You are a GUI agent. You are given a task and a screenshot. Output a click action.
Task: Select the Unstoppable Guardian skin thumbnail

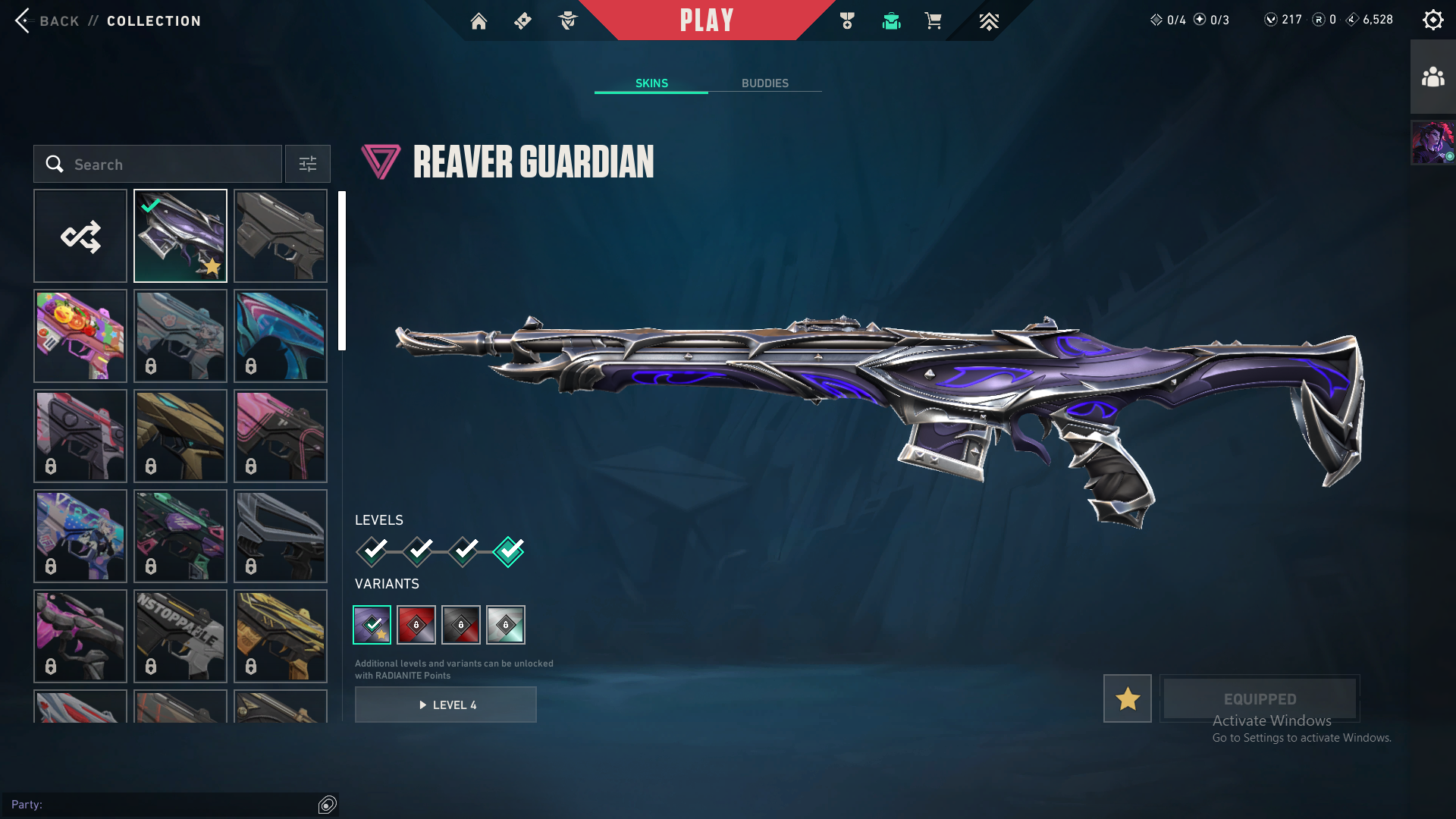[180, 636]
